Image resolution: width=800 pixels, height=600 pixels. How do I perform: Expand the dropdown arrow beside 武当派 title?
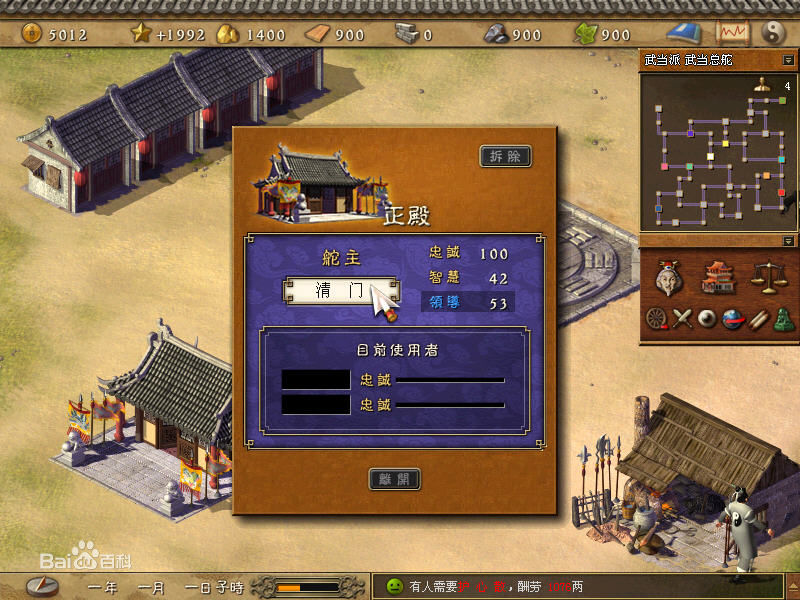click(789, 60)
